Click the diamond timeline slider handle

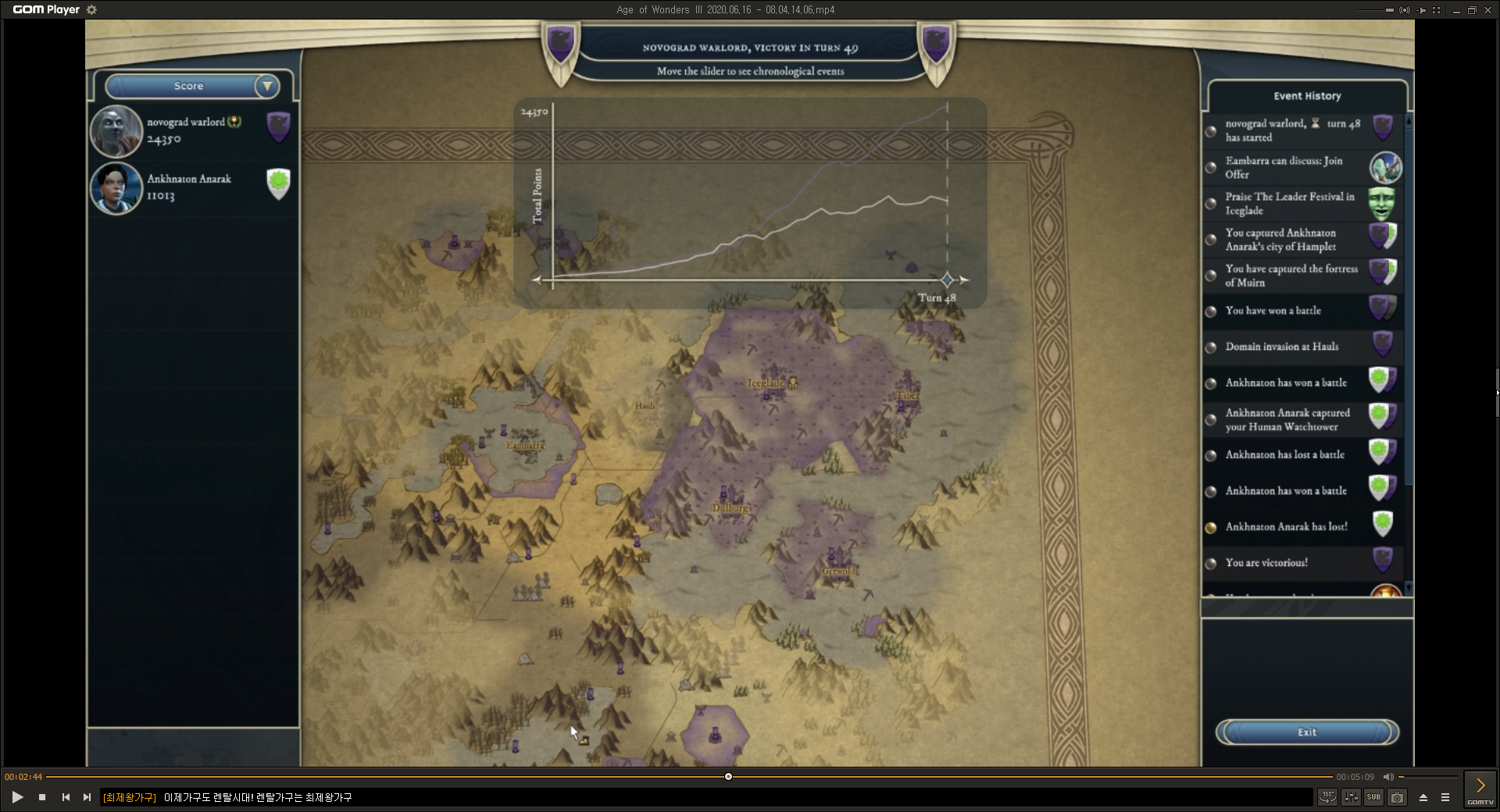point(947,280)
